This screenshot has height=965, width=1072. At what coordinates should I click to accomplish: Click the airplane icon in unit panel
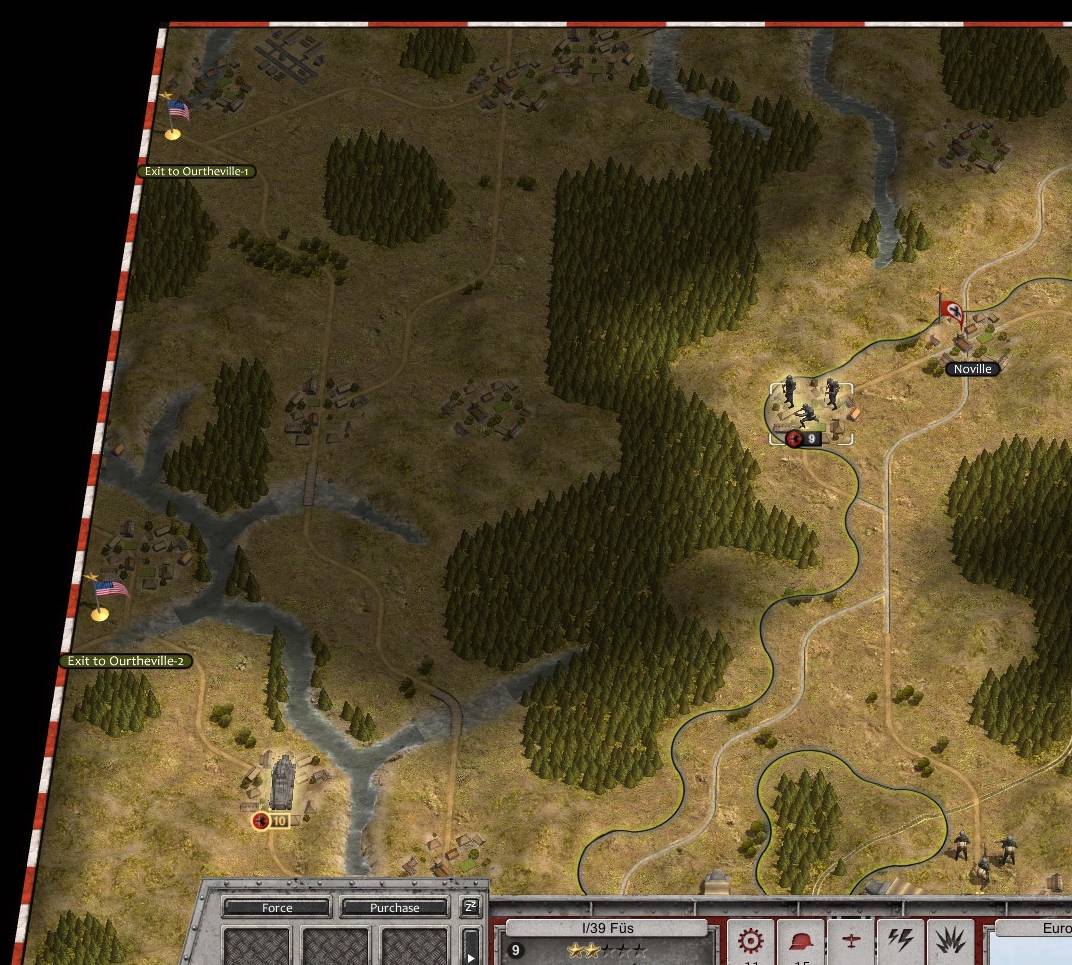coord(851,942)
